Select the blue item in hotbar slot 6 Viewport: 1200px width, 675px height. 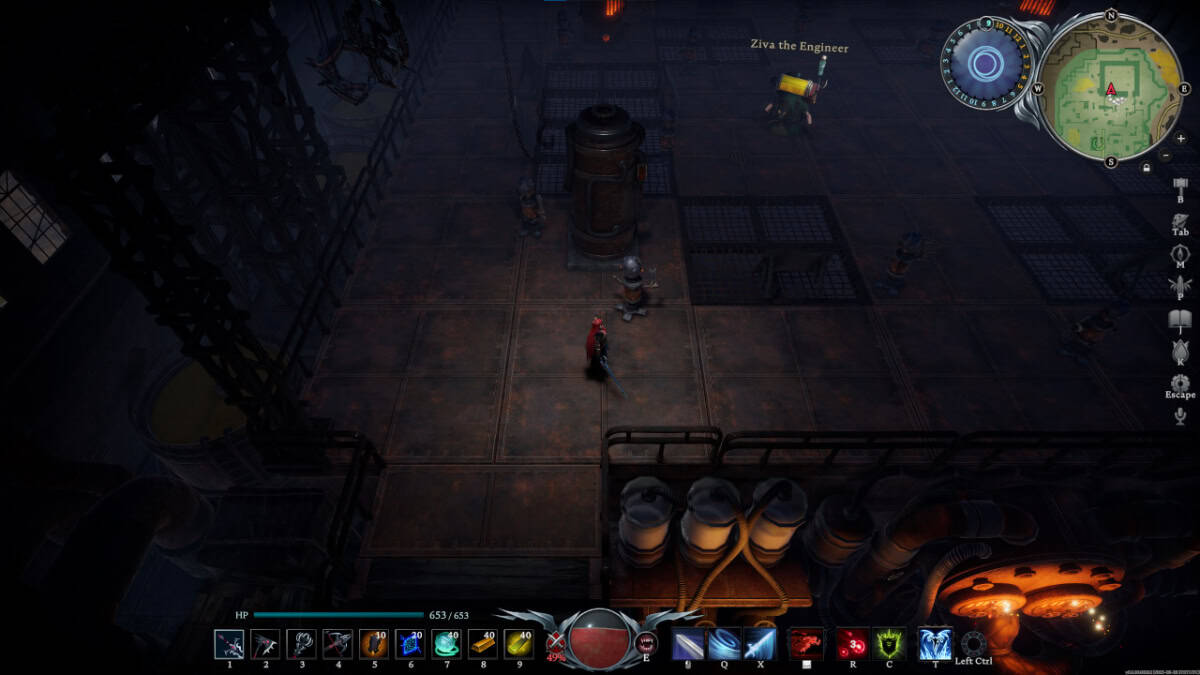tap(410, 643)
